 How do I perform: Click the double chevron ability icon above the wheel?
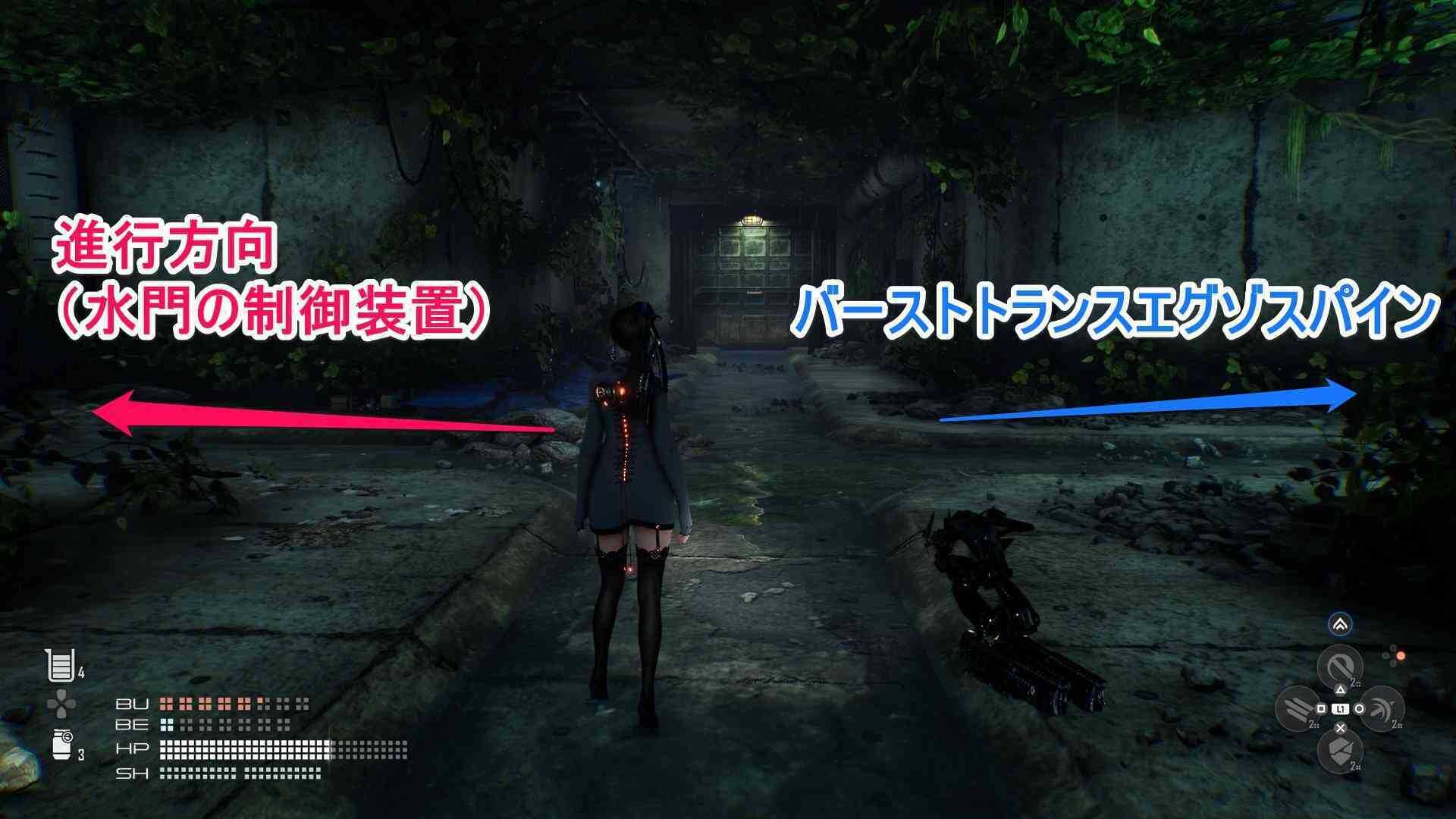(x=1341, y=624)
